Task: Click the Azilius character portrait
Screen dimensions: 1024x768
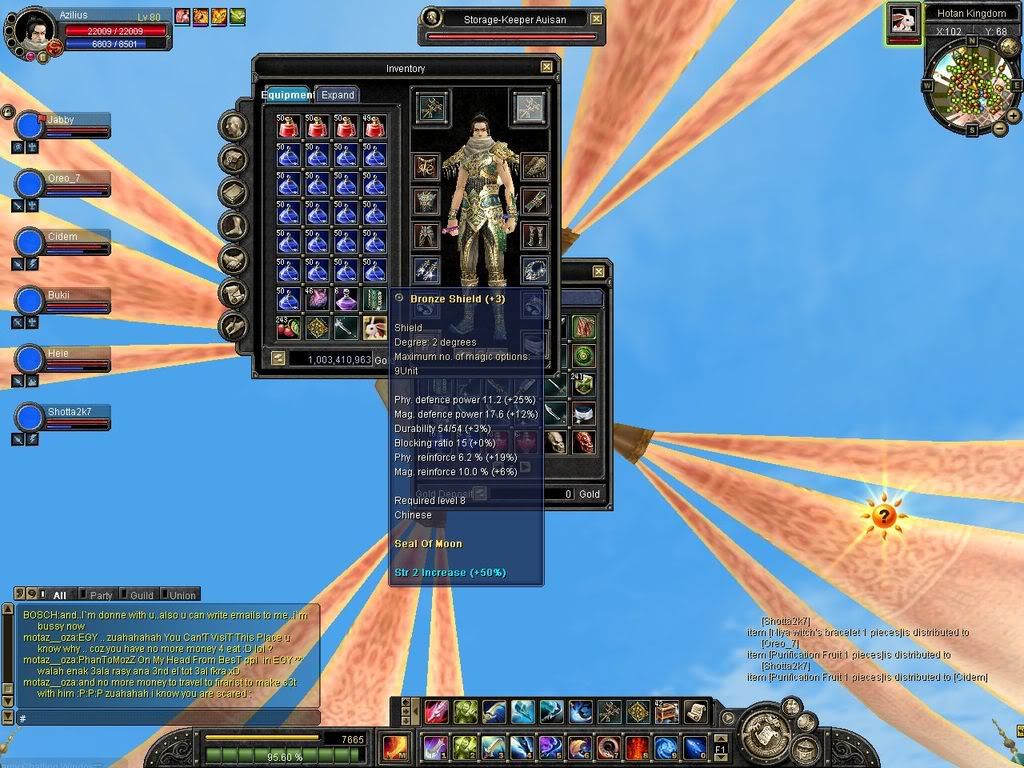Action: (x=34, y=30)
